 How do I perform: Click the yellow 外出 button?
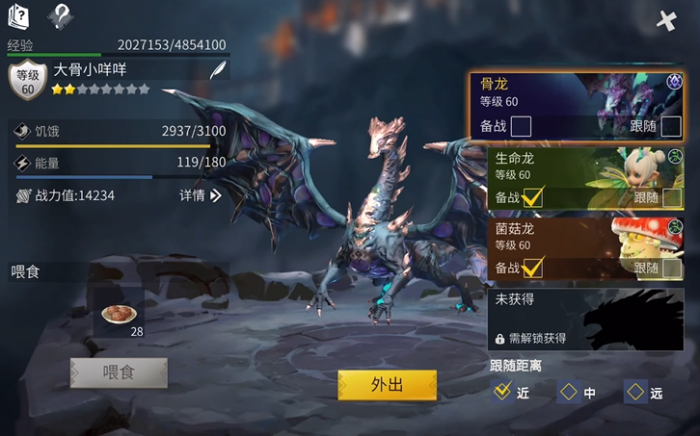[x=387, y=385]
